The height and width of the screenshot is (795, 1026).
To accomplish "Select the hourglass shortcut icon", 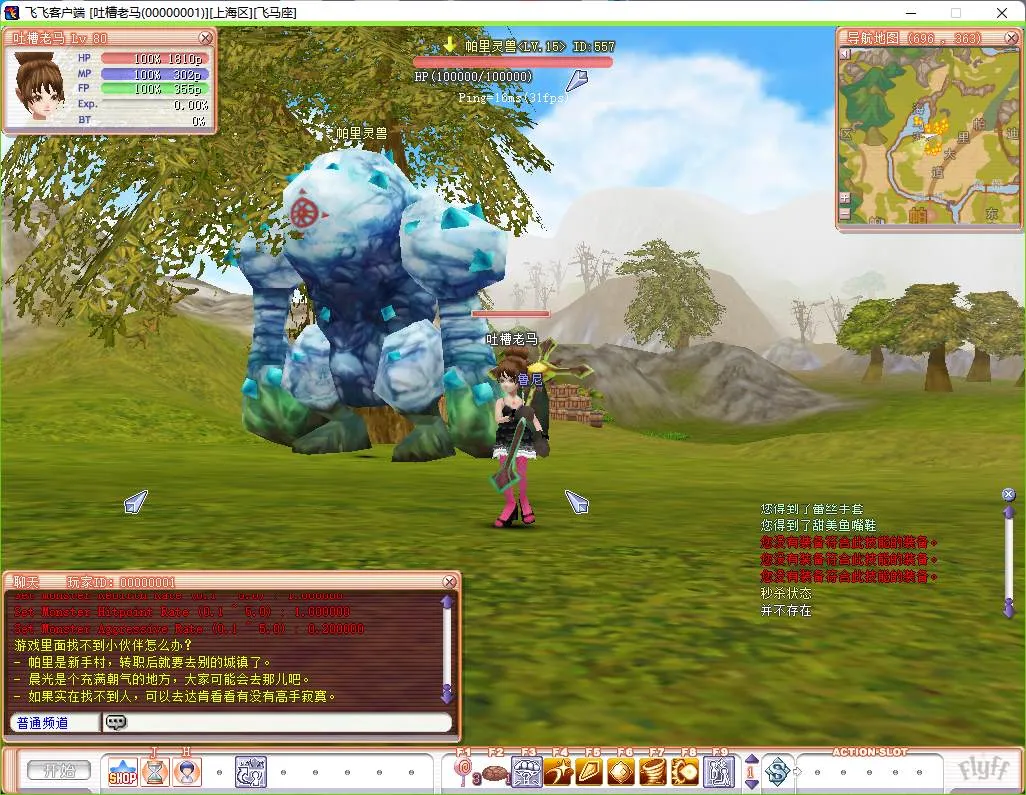I will coord(155,772).
